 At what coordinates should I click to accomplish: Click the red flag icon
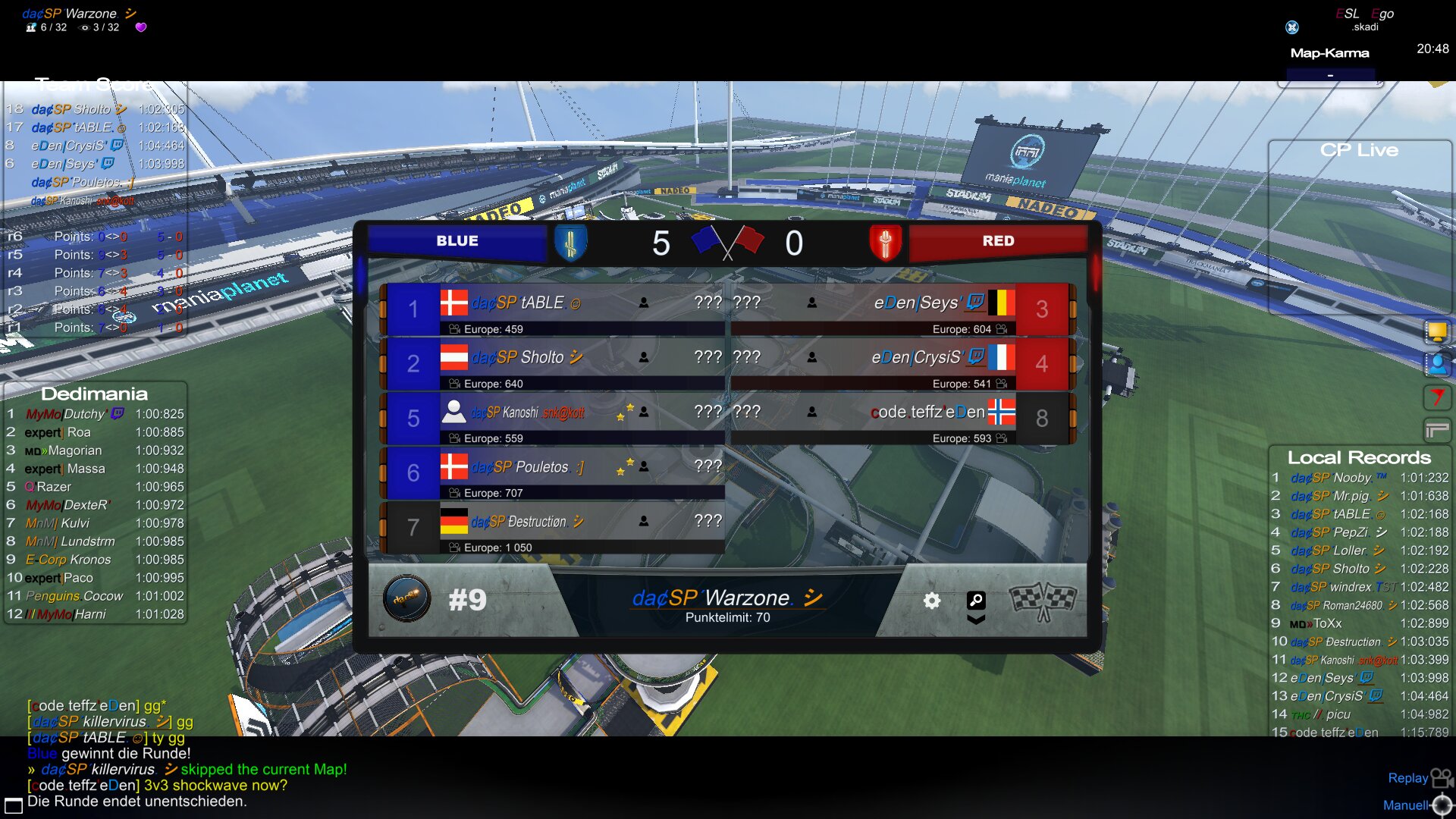pos(1436,397)
